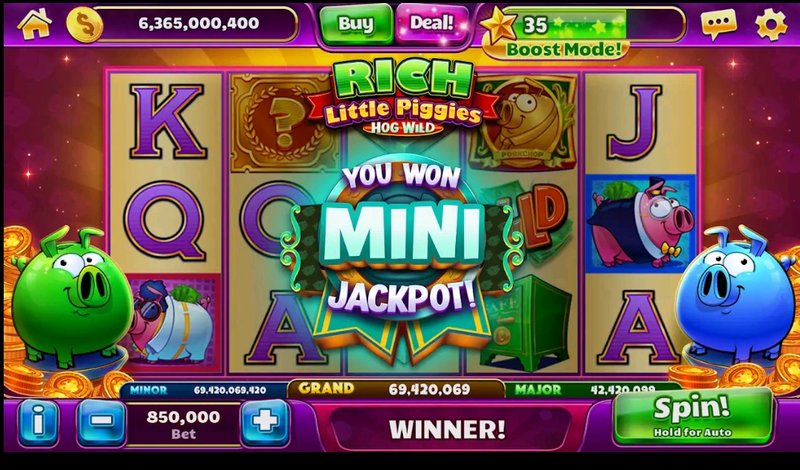Screen dimensions: 800x470
Task: Increase the bet with plus button
Action: point(265,421)
